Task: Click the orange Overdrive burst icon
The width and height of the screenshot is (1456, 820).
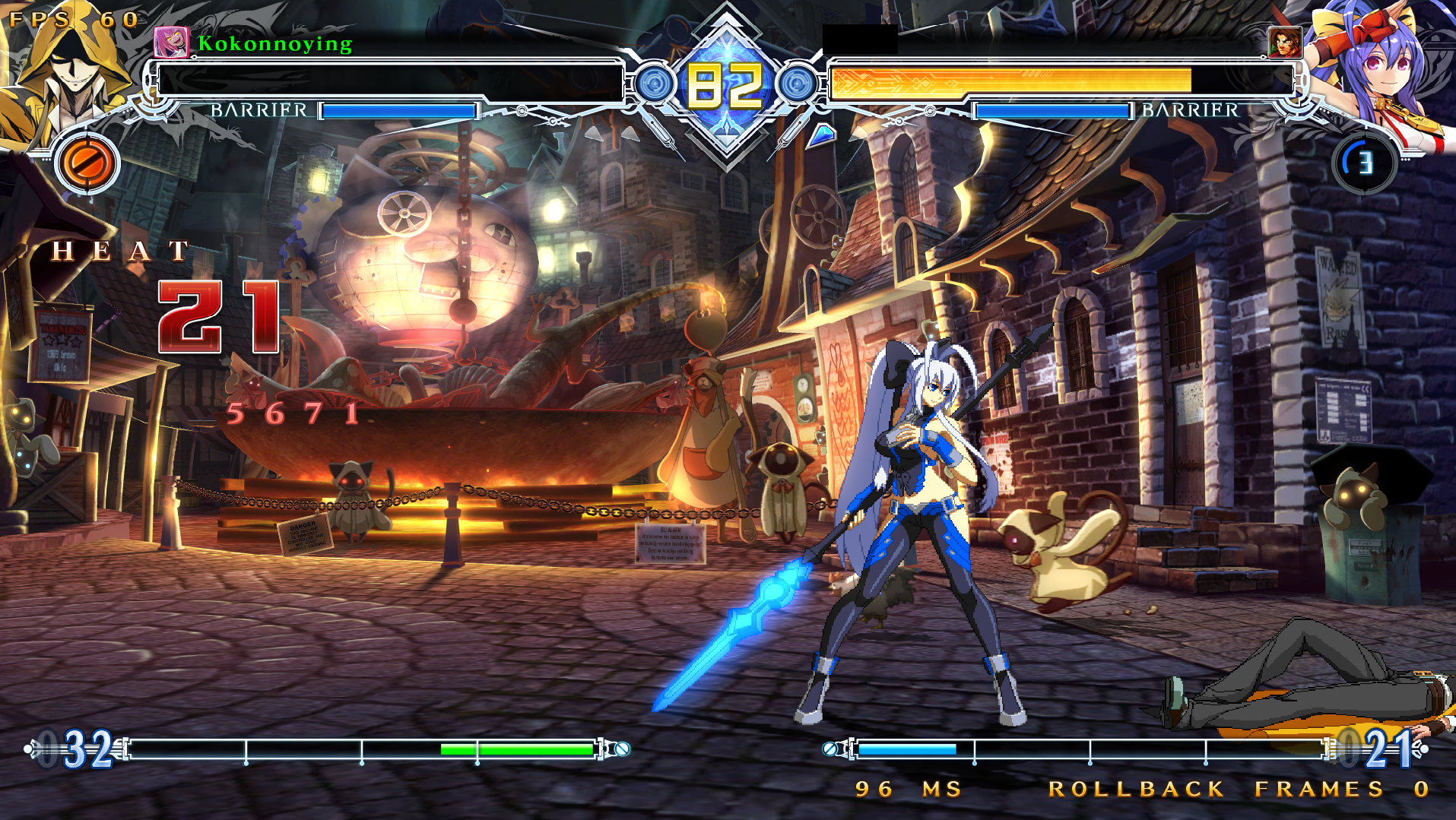Action: tap(87, 163)
